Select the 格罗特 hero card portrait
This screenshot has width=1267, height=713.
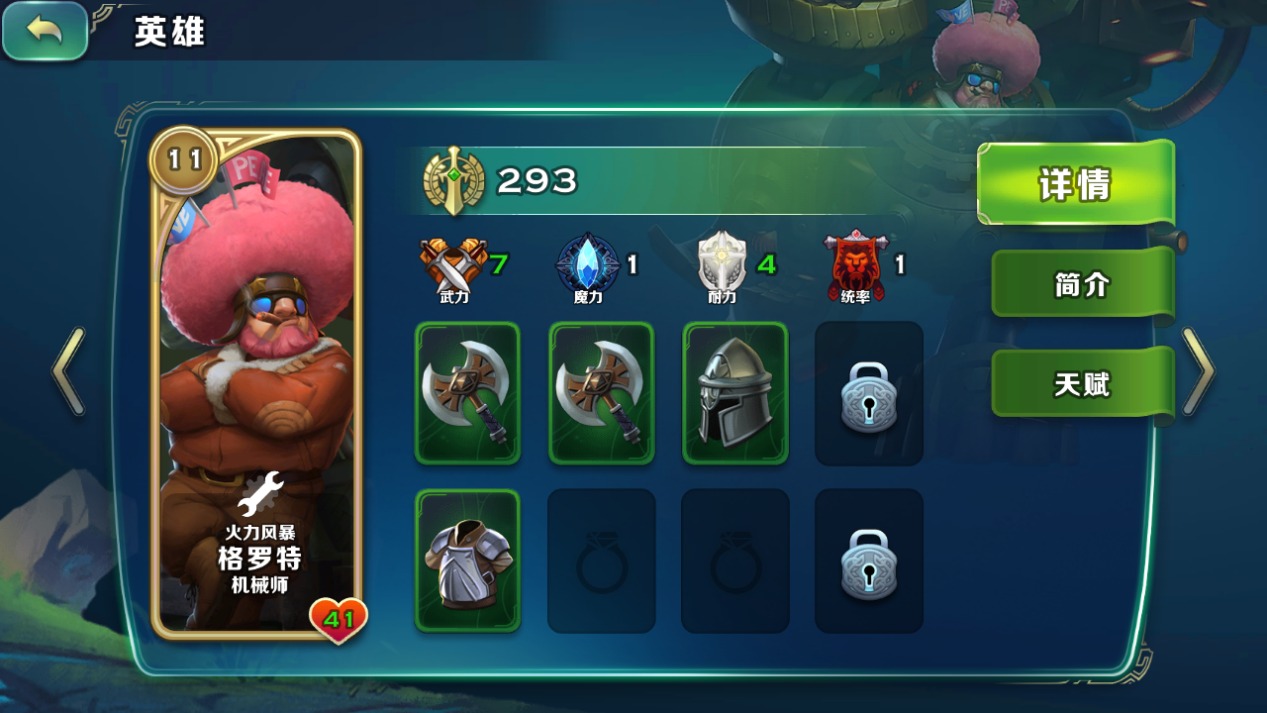257,385
